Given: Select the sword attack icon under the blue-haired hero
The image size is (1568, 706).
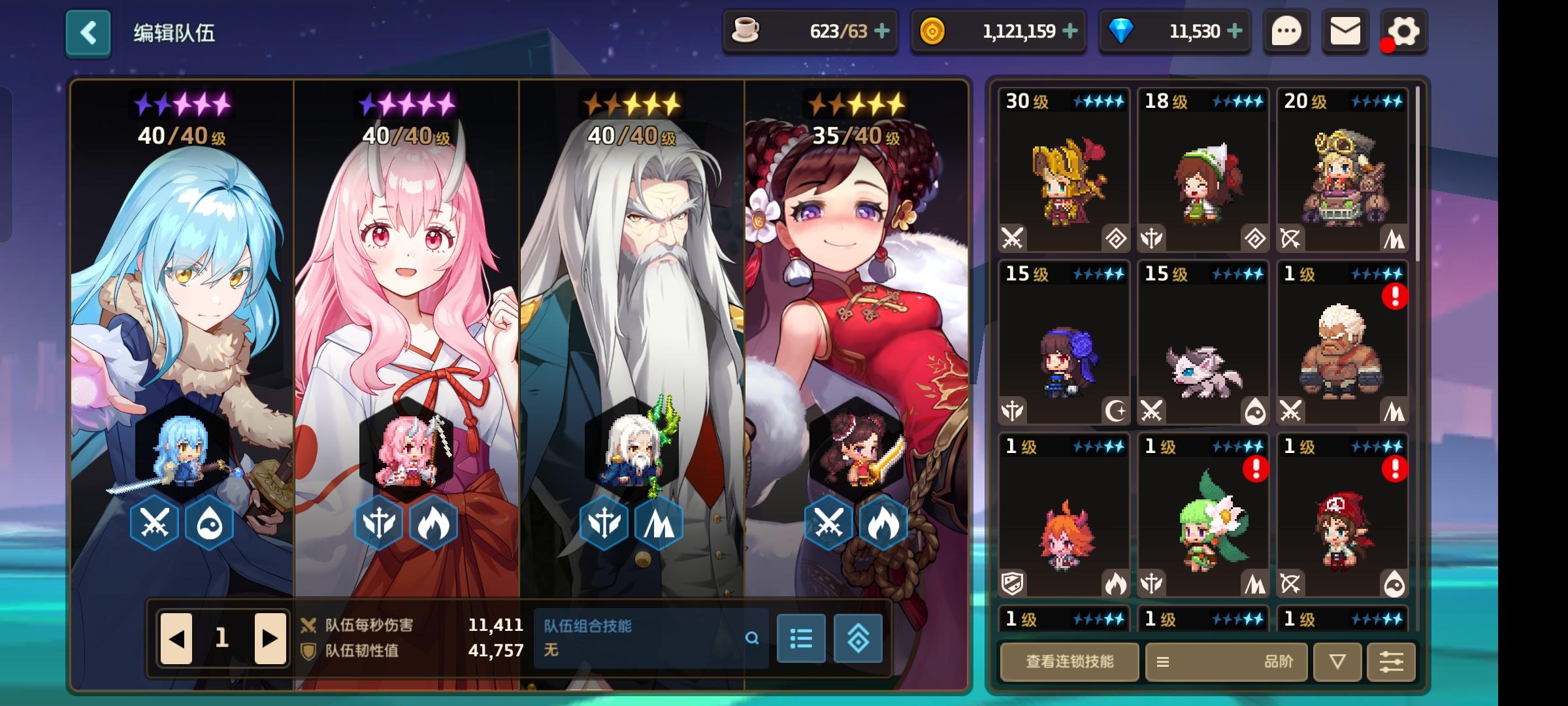Looking at the screenshot, I should coord(155,524).
